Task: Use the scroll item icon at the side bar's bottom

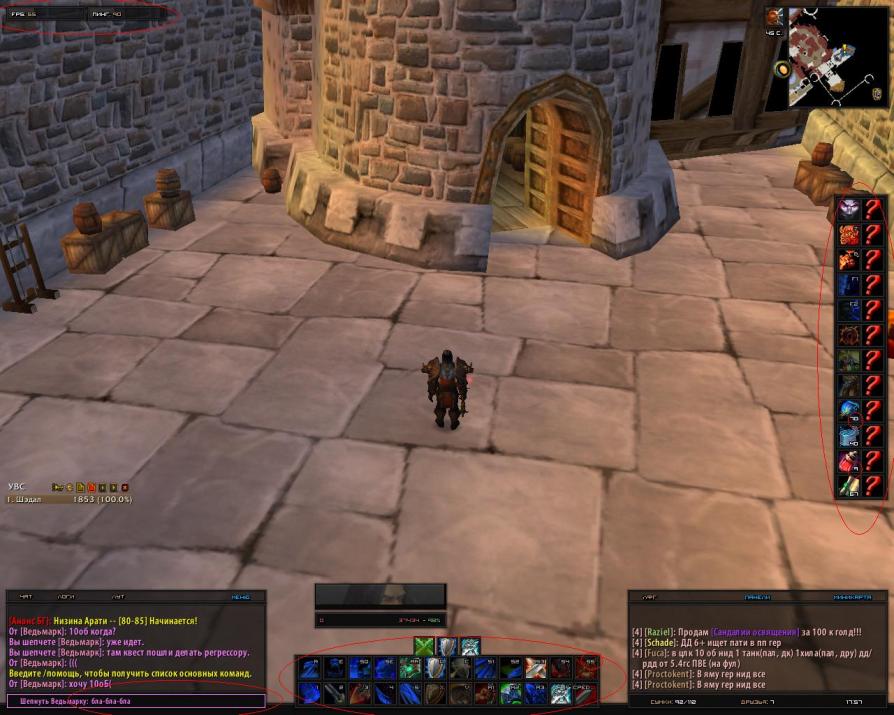Action: tap(849, 486)
